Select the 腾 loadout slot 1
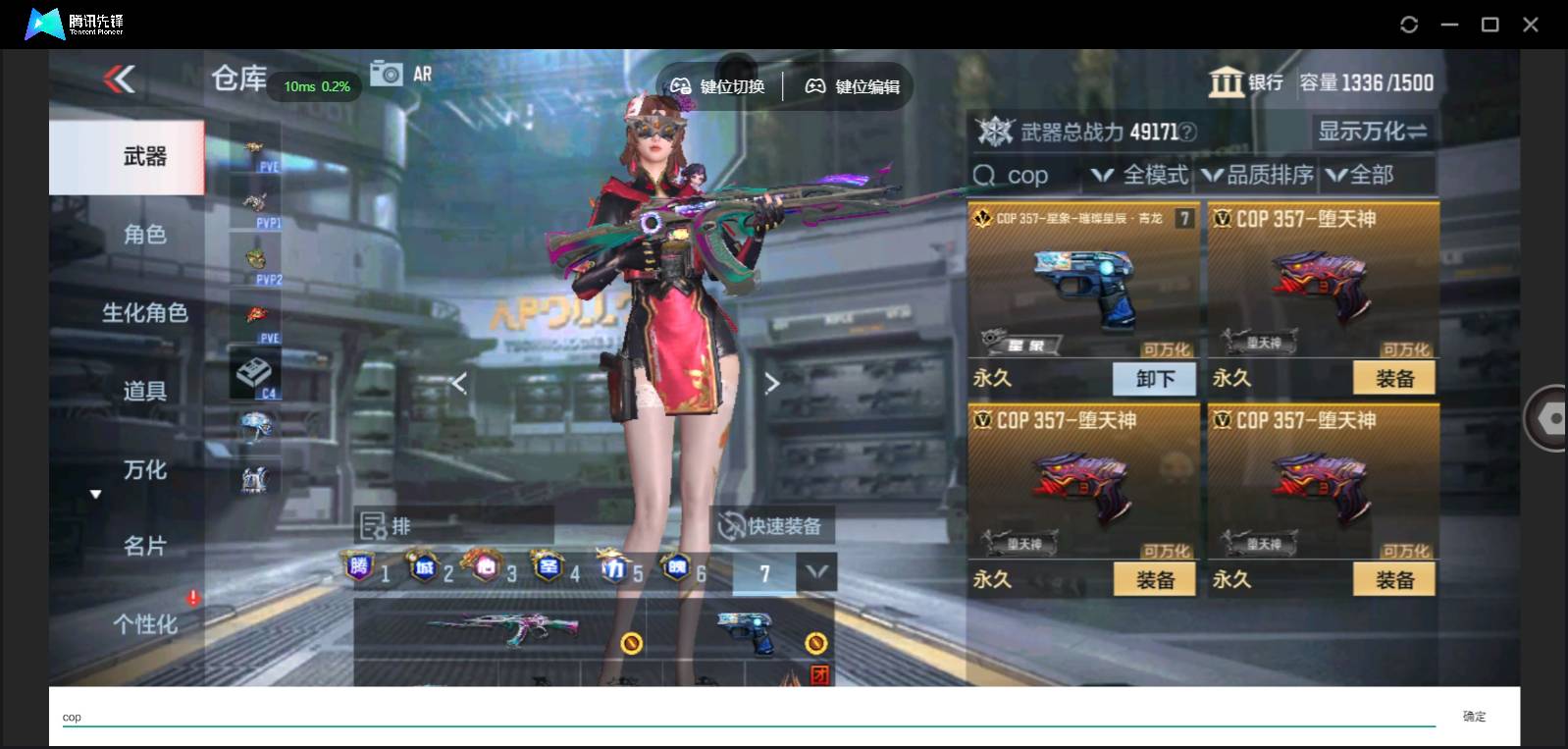1568x749 pixels. click(363, 567)
